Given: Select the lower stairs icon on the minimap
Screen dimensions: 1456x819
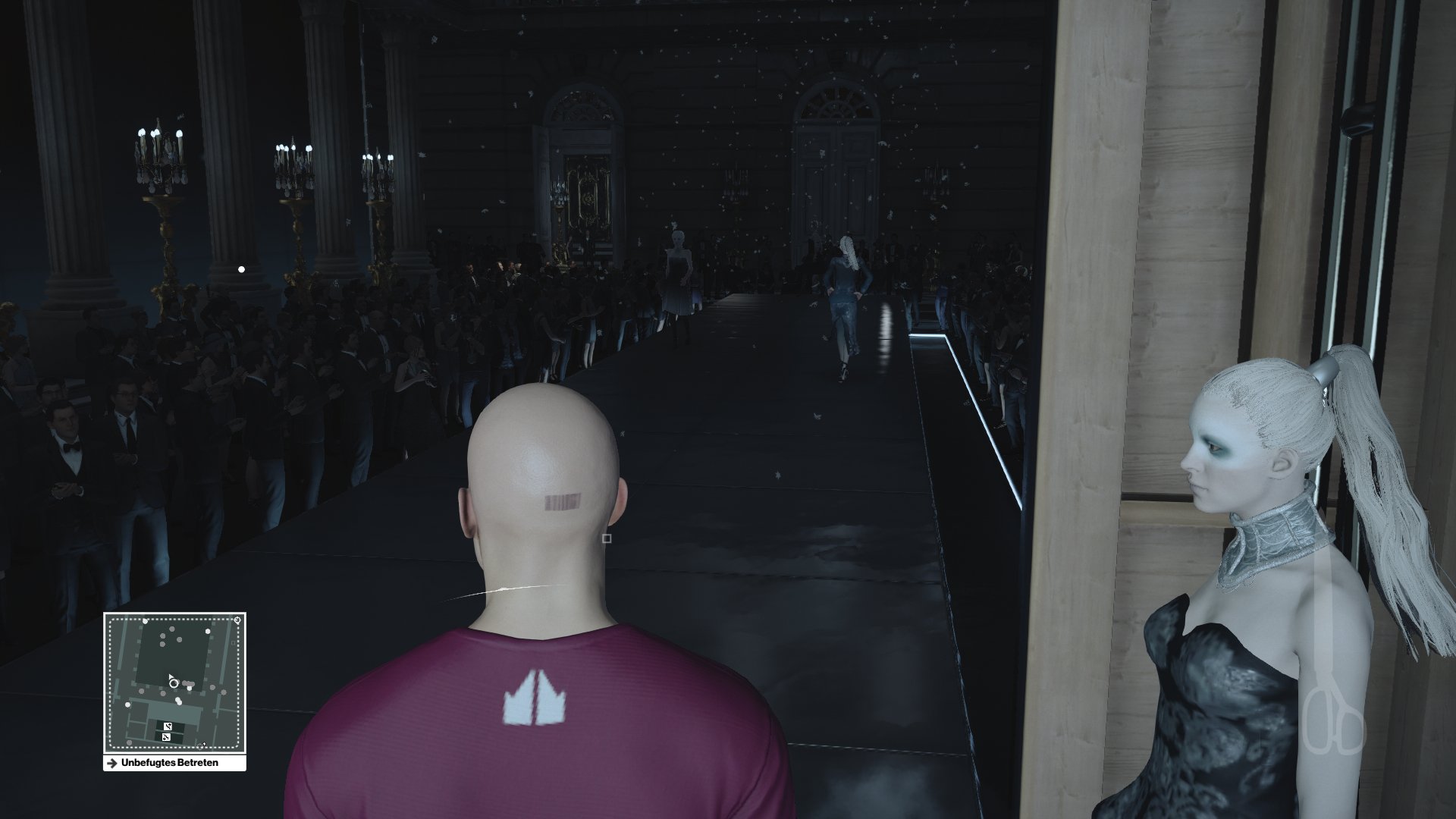Looking at the screenshot, I should [x=166, y=736].
